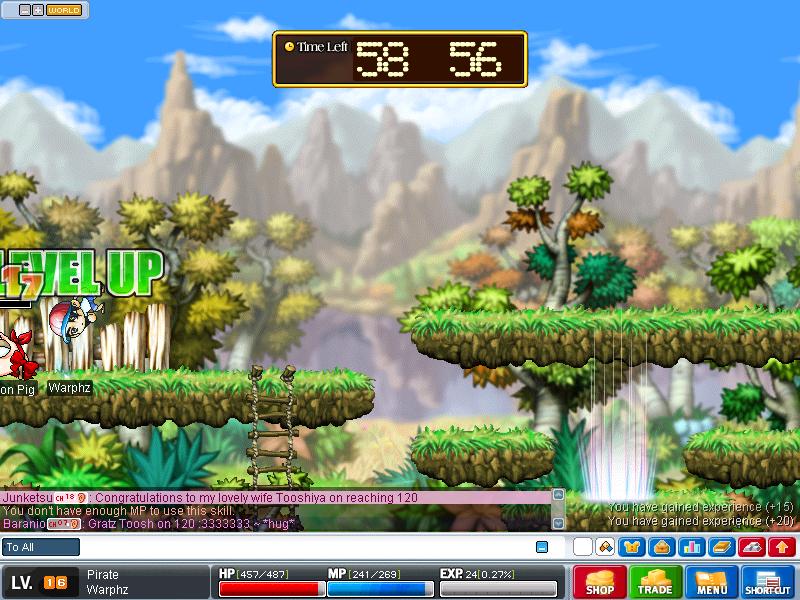Click the megaphone chat icon
The height and width of the screenshot is (600, 800).
tap(605, 547)
